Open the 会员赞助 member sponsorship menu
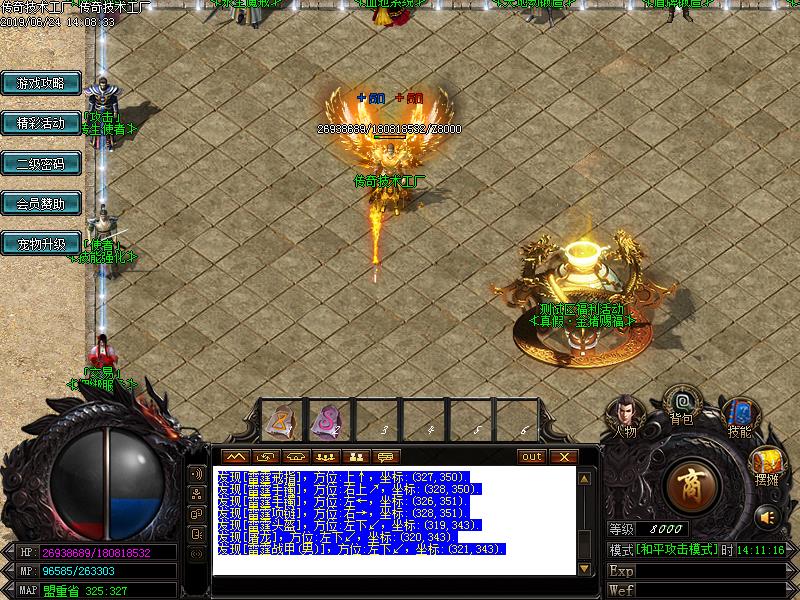Viewport: 800px width, 600px height. coord(41,204)
